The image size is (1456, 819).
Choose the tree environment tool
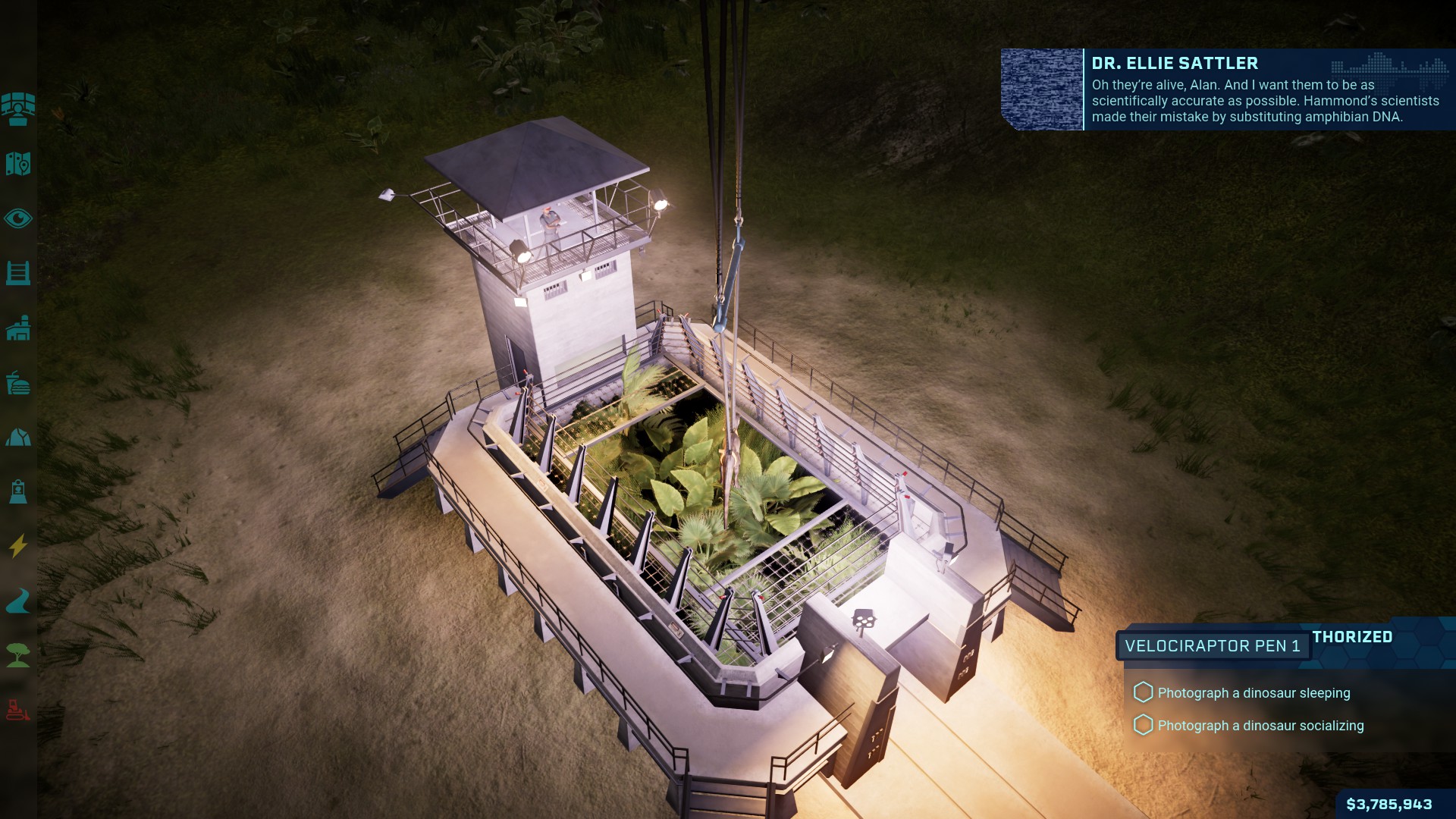point(18,655)
